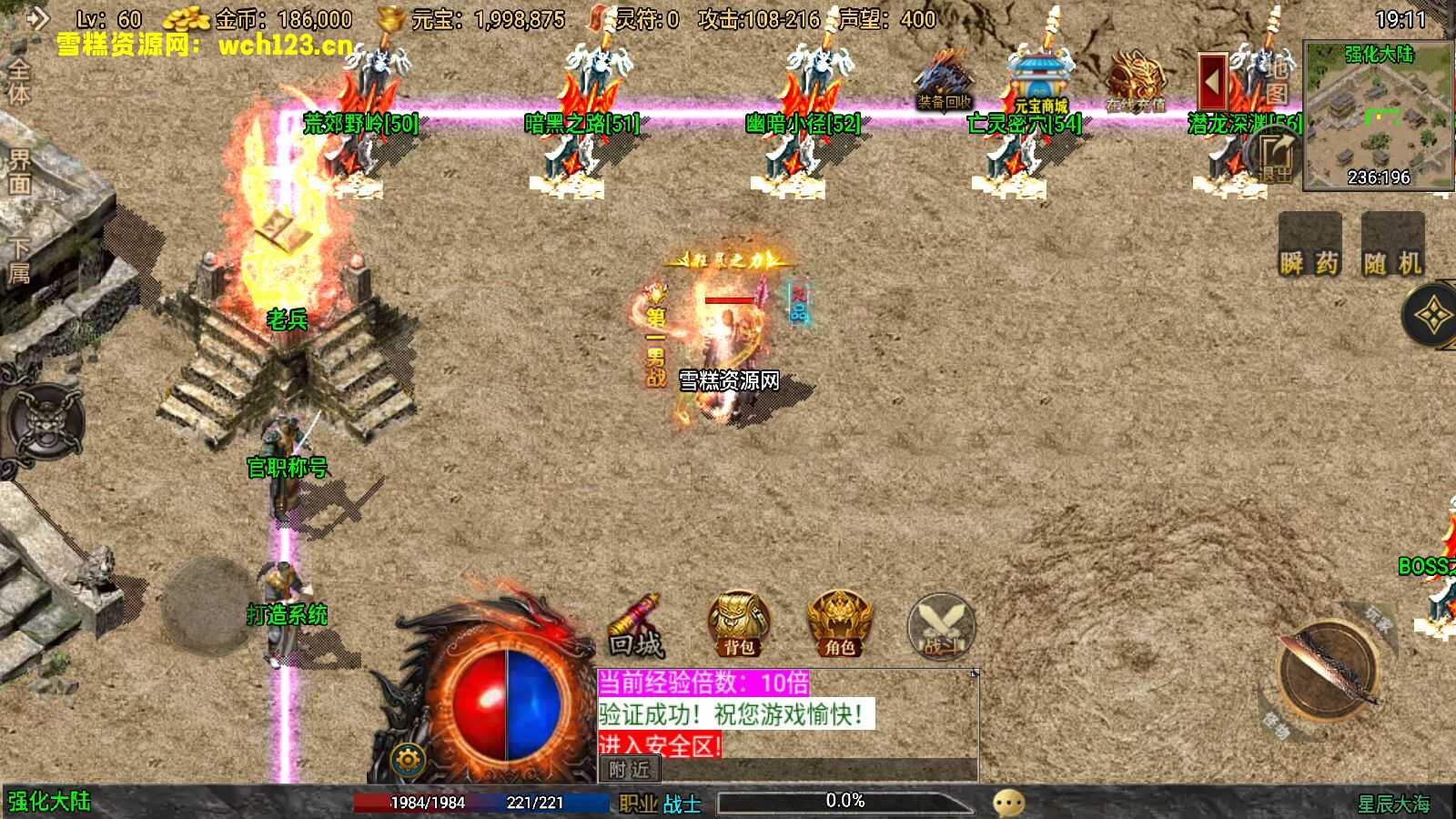1456x819 pixels.
Task: Use the 回城 return-to-town scroll
Action: tap(636, 627)
